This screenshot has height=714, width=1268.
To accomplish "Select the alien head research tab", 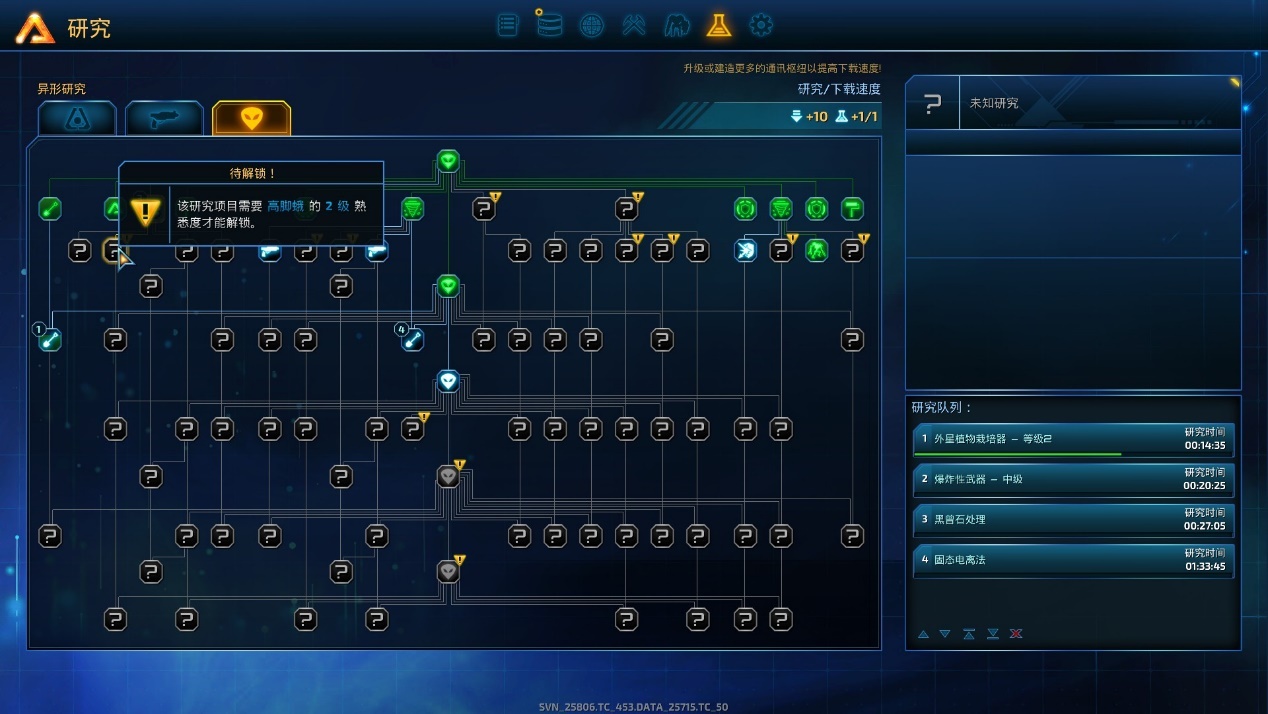I will point(251,118).
